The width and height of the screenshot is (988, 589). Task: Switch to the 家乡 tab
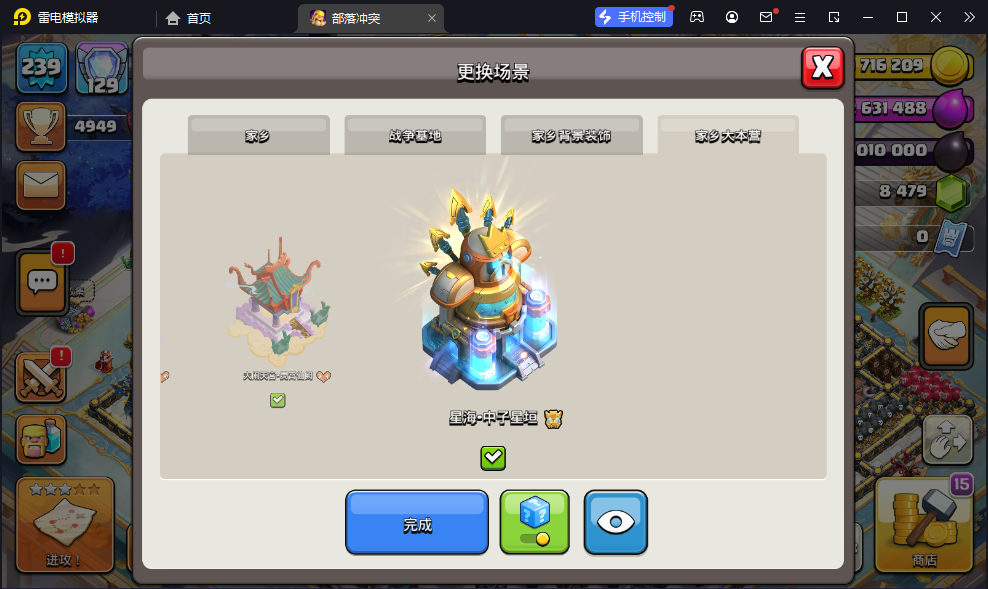coord(258,135)
